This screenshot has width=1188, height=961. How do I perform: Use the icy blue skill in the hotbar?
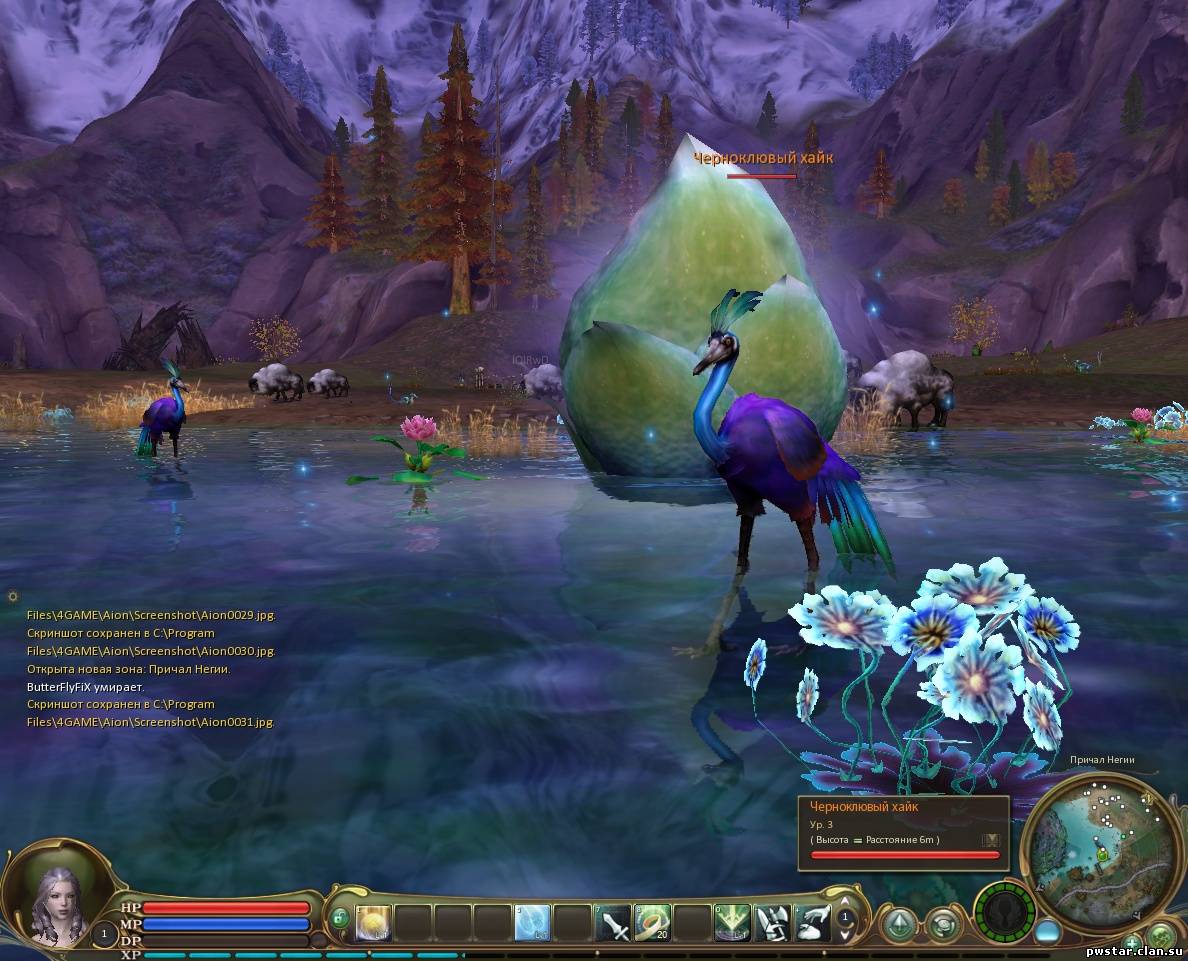[532, 922]
